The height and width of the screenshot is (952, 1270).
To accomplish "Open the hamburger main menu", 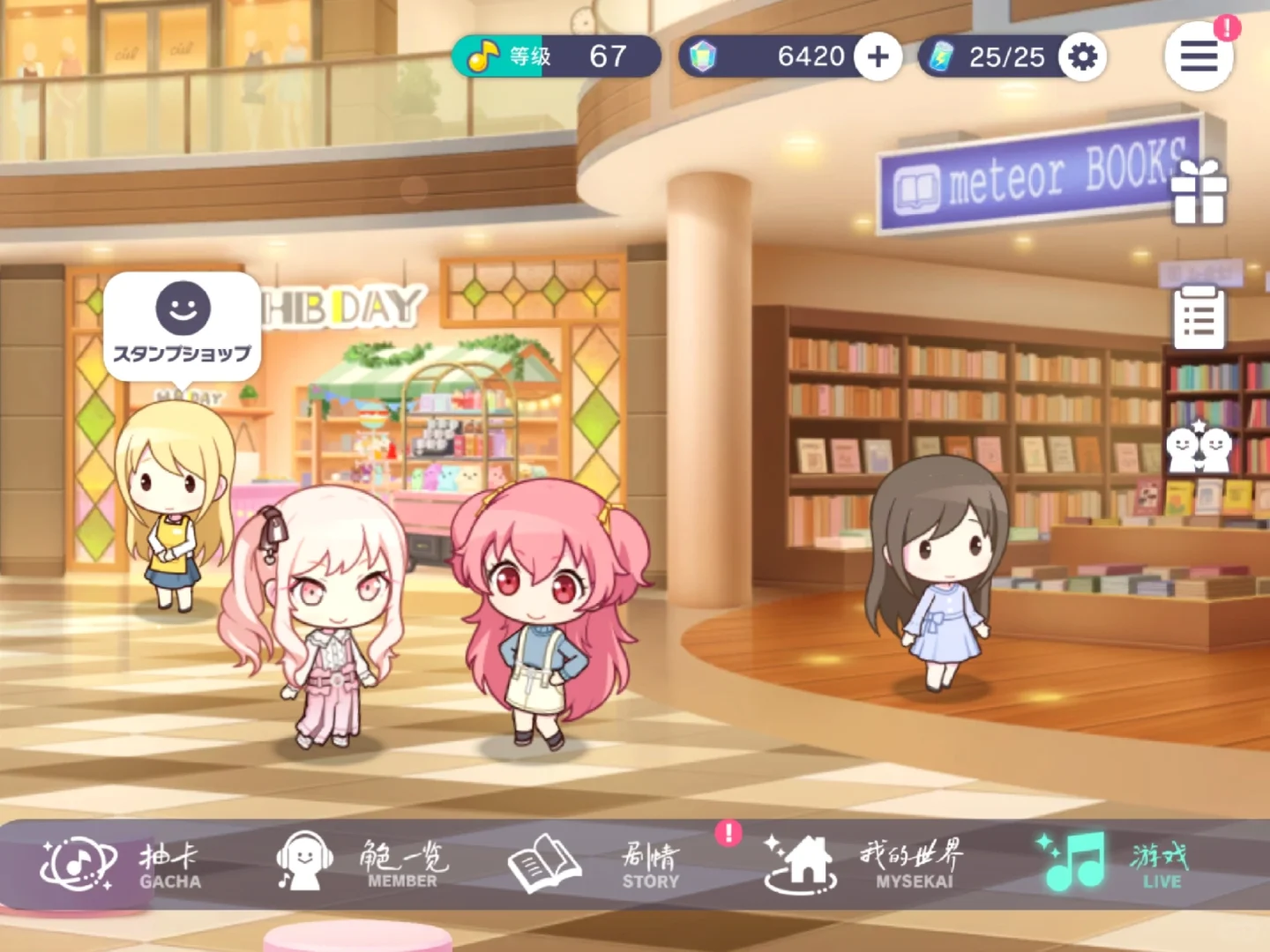I will pos(1199,57).
